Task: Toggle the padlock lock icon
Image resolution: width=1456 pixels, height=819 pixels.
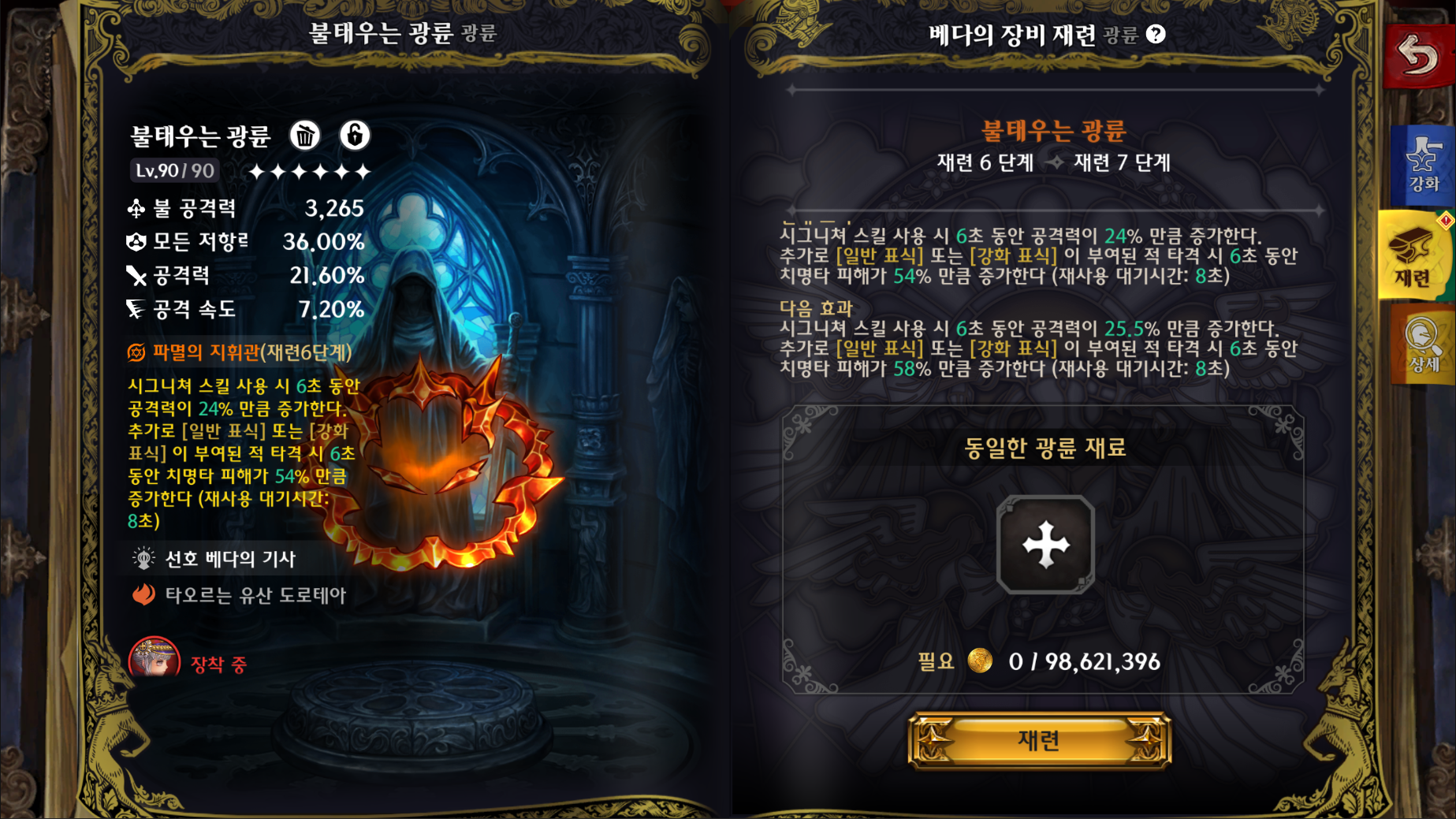Action: (x=355, y=136)
